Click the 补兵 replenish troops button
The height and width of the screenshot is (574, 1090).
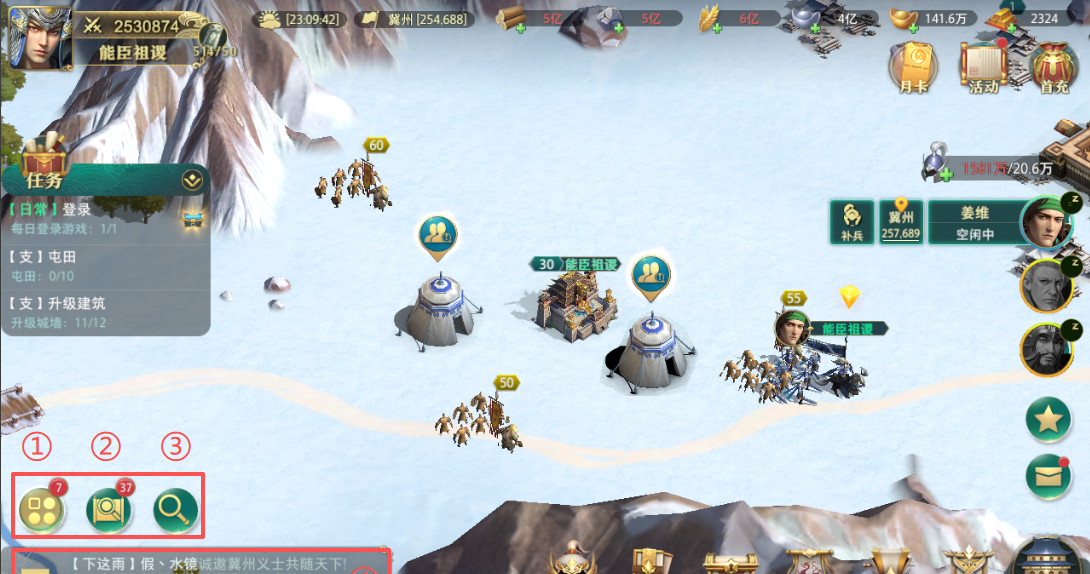pyautogui.click(x=853, y=222)
